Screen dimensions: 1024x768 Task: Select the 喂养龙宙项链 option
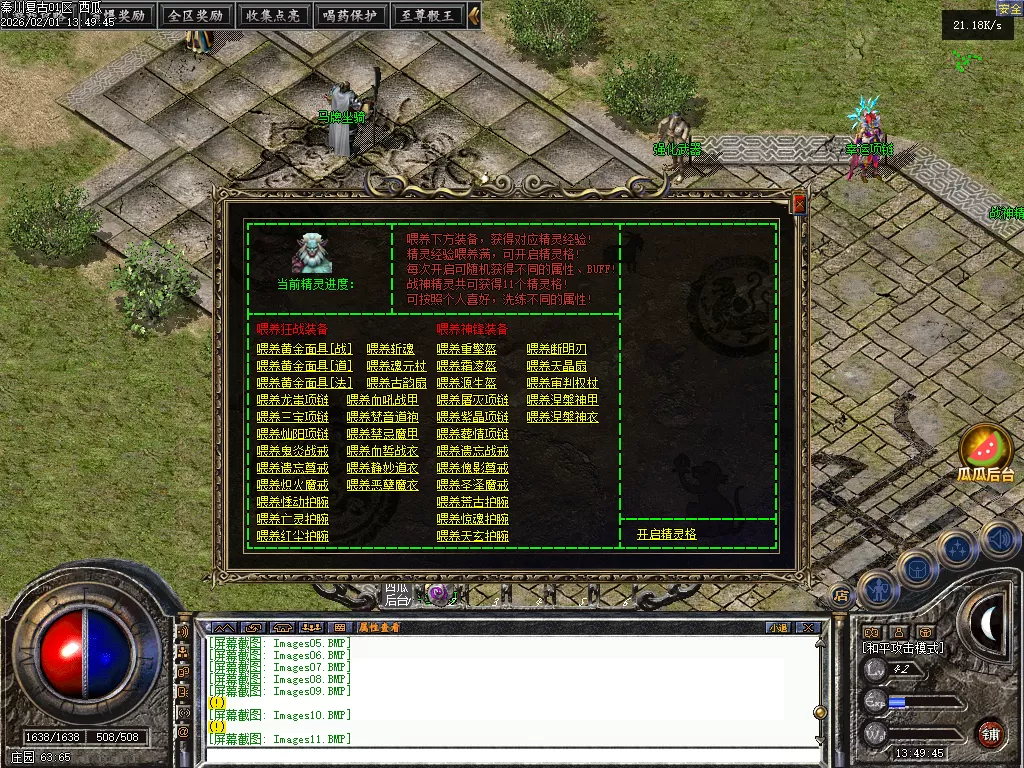(x=292, y=400)
